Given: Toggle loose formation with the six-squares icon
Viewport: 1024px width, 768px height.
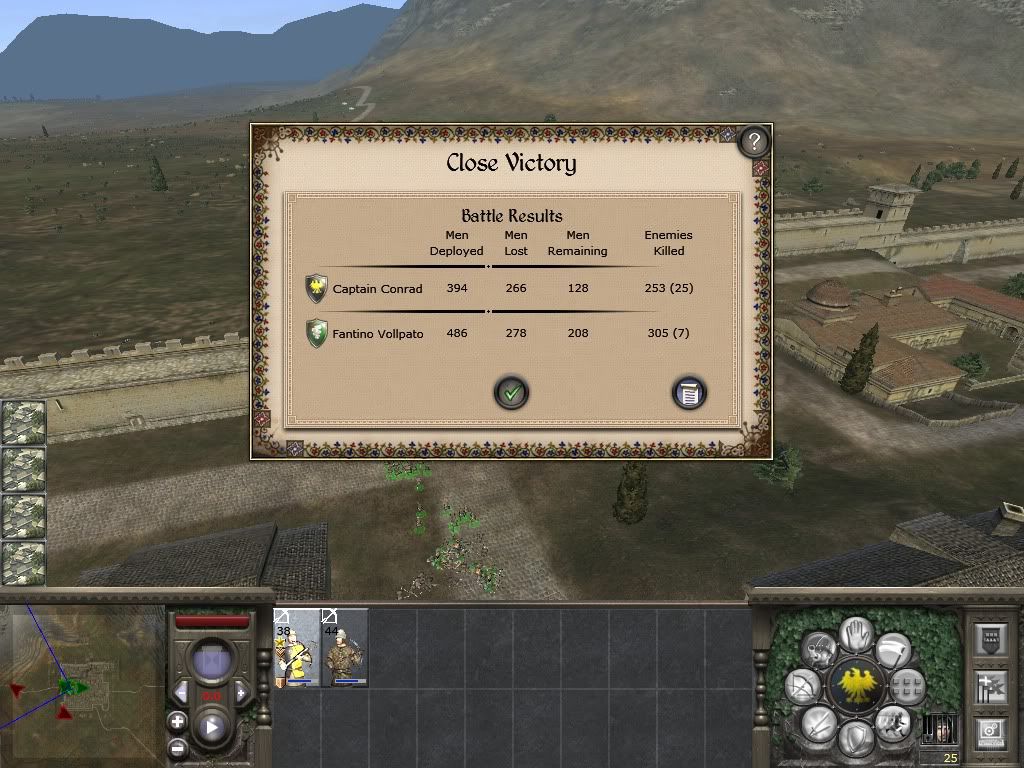Looking at the screenshot, I should [x=907, y=687].
